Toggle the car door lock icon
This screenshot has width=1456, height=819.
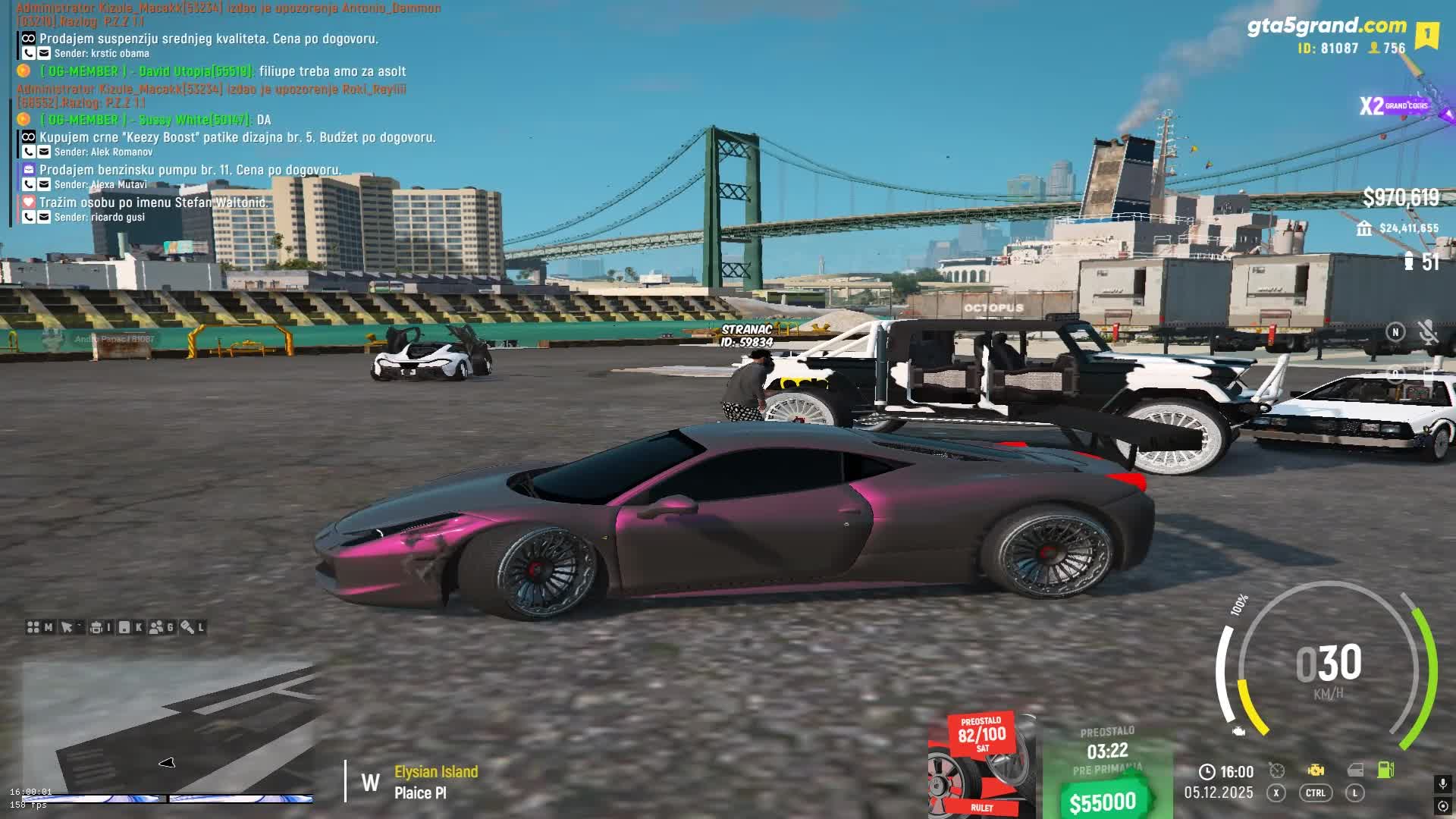[1355, 770]
